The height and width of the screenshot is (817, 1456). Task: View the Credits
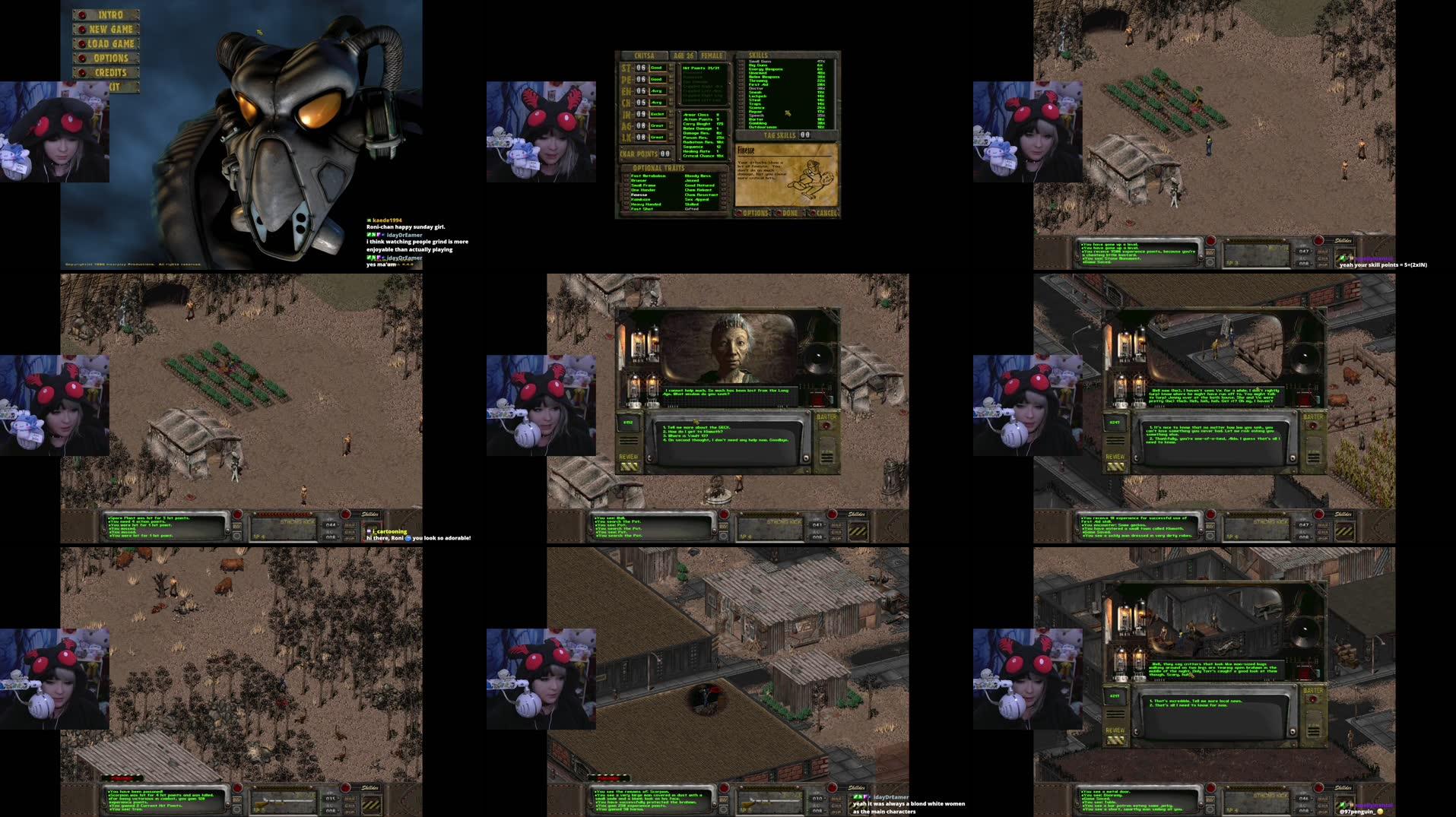pos(110,73)
